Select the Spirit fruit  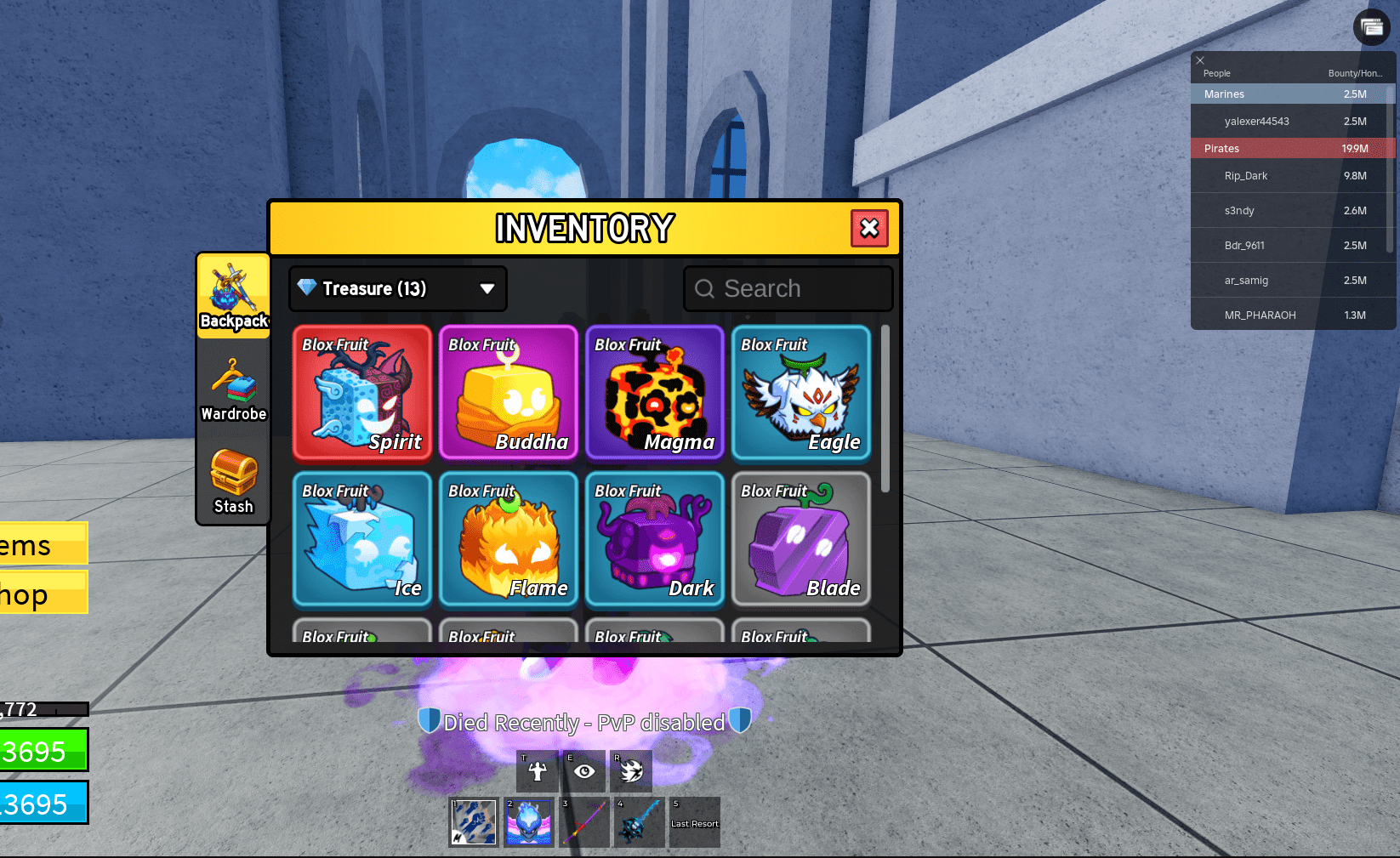coord(361,393)
